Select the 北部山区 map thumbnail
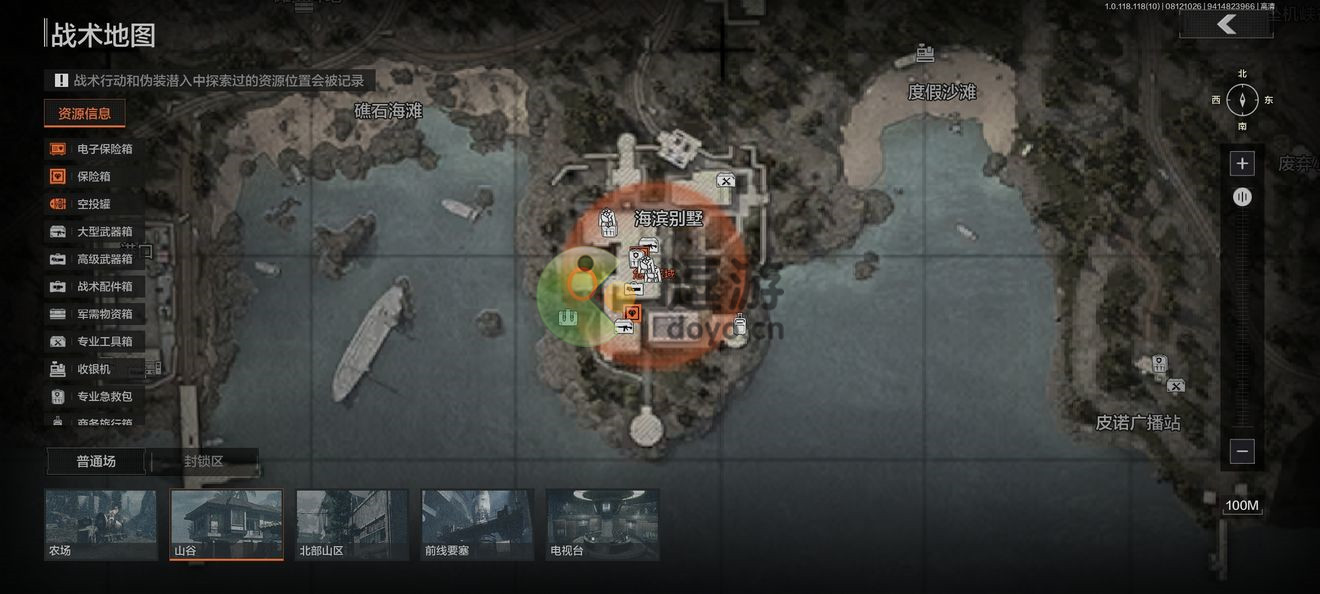This screenshot has height=594, width=1320. [x=352, y=524]
